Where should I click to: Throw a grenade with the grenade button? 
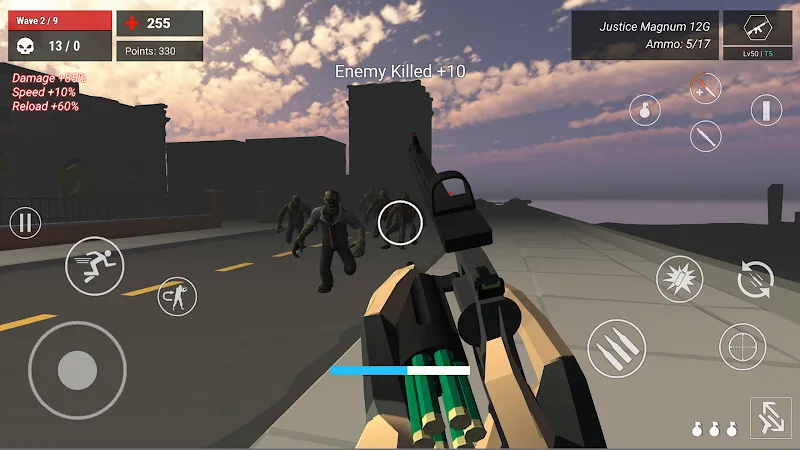(645, 110)
